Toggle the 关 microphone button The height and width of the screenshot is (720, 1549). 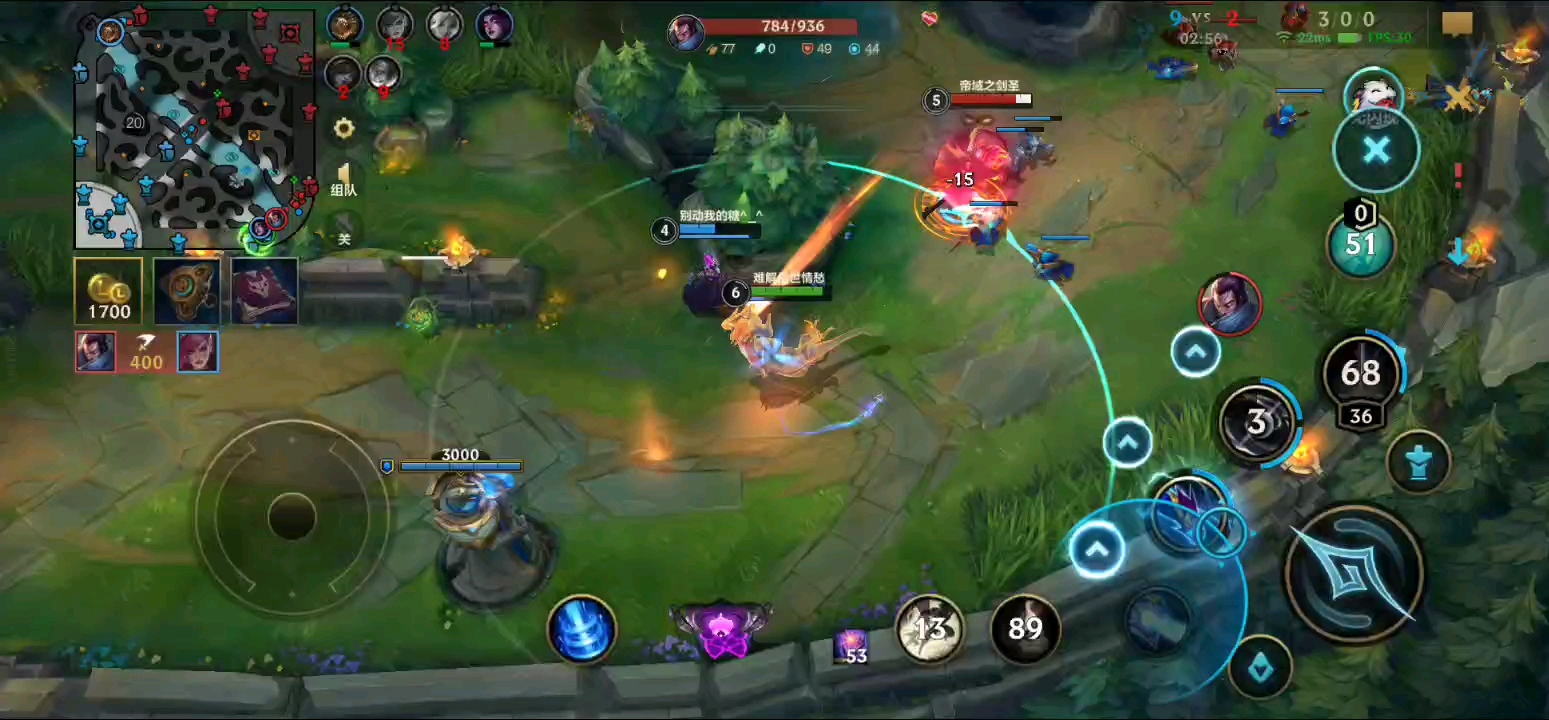tap(344, 229)
